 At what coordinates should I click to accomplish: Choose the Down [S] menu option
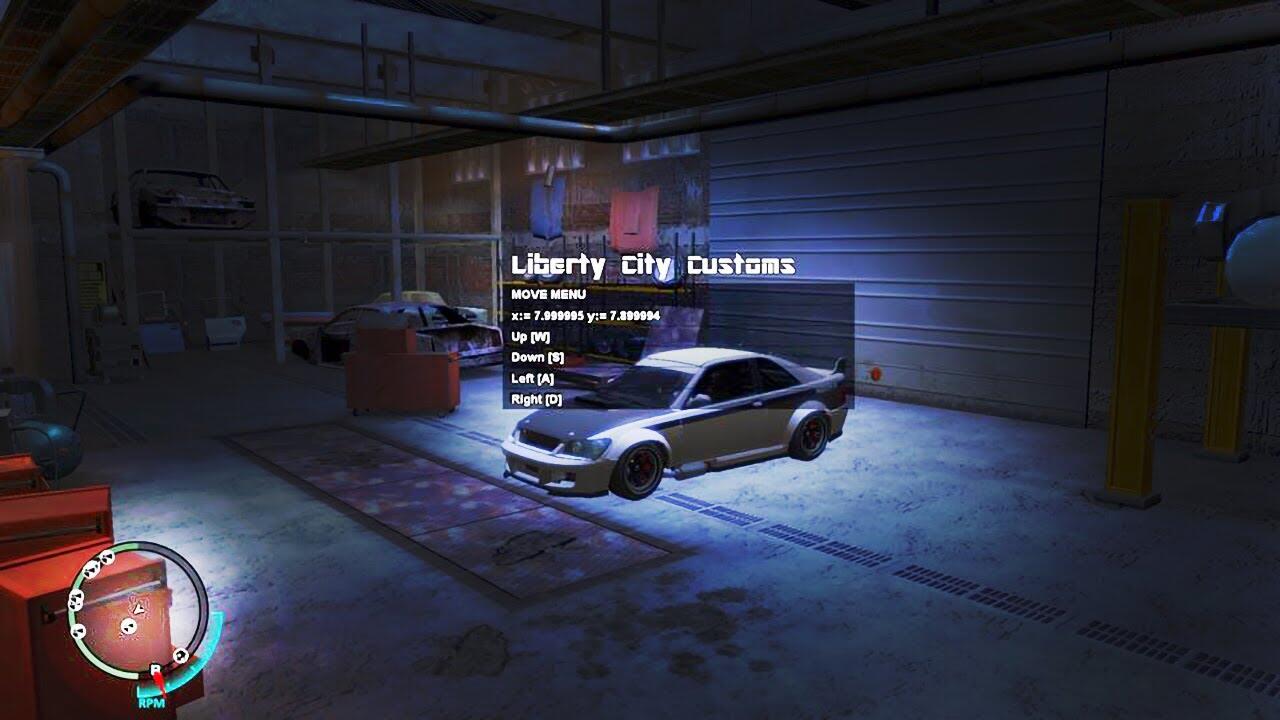pos(537,358)
